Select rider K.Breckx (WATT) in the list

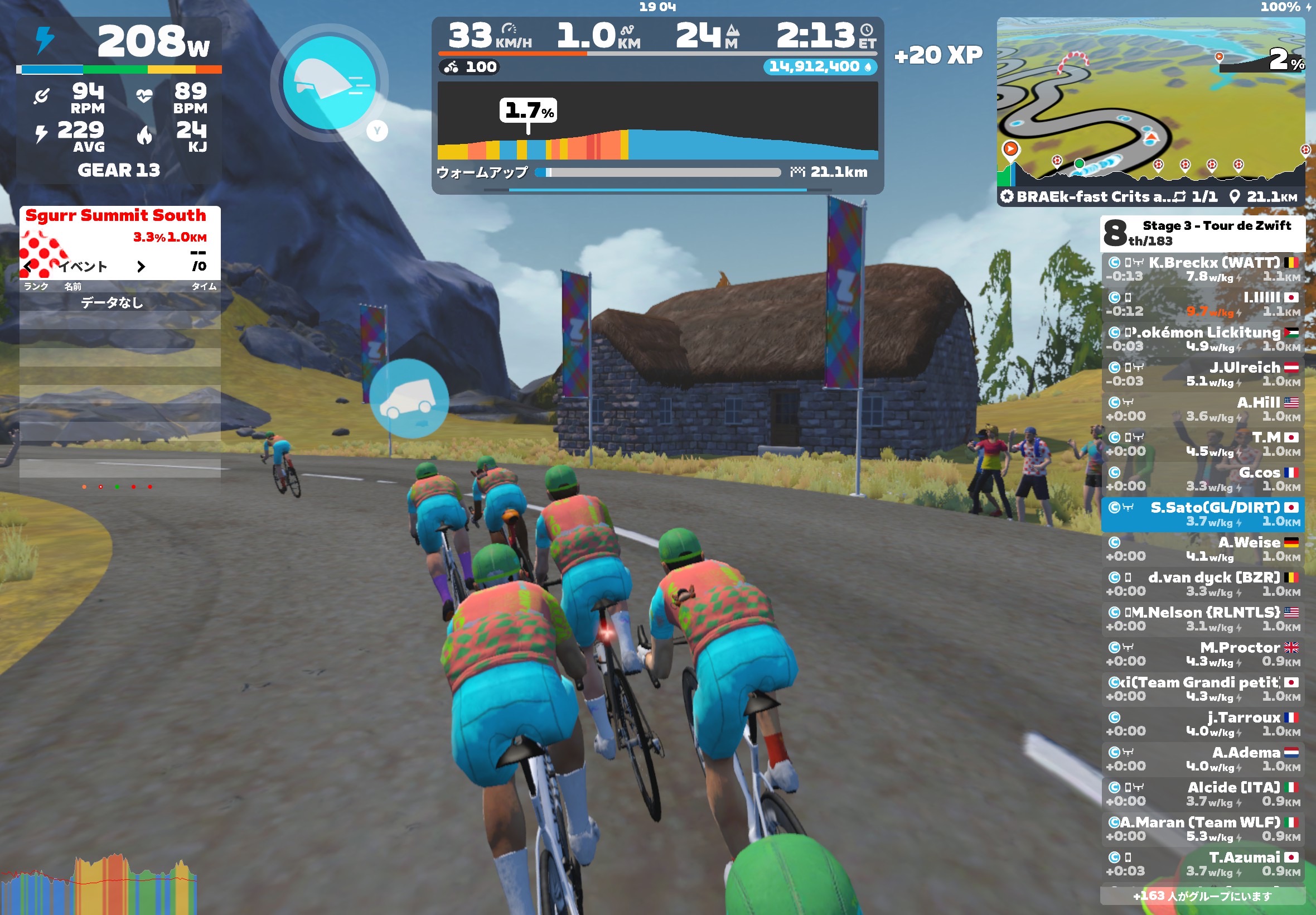pyautogui.click(x=1202, y=269)
